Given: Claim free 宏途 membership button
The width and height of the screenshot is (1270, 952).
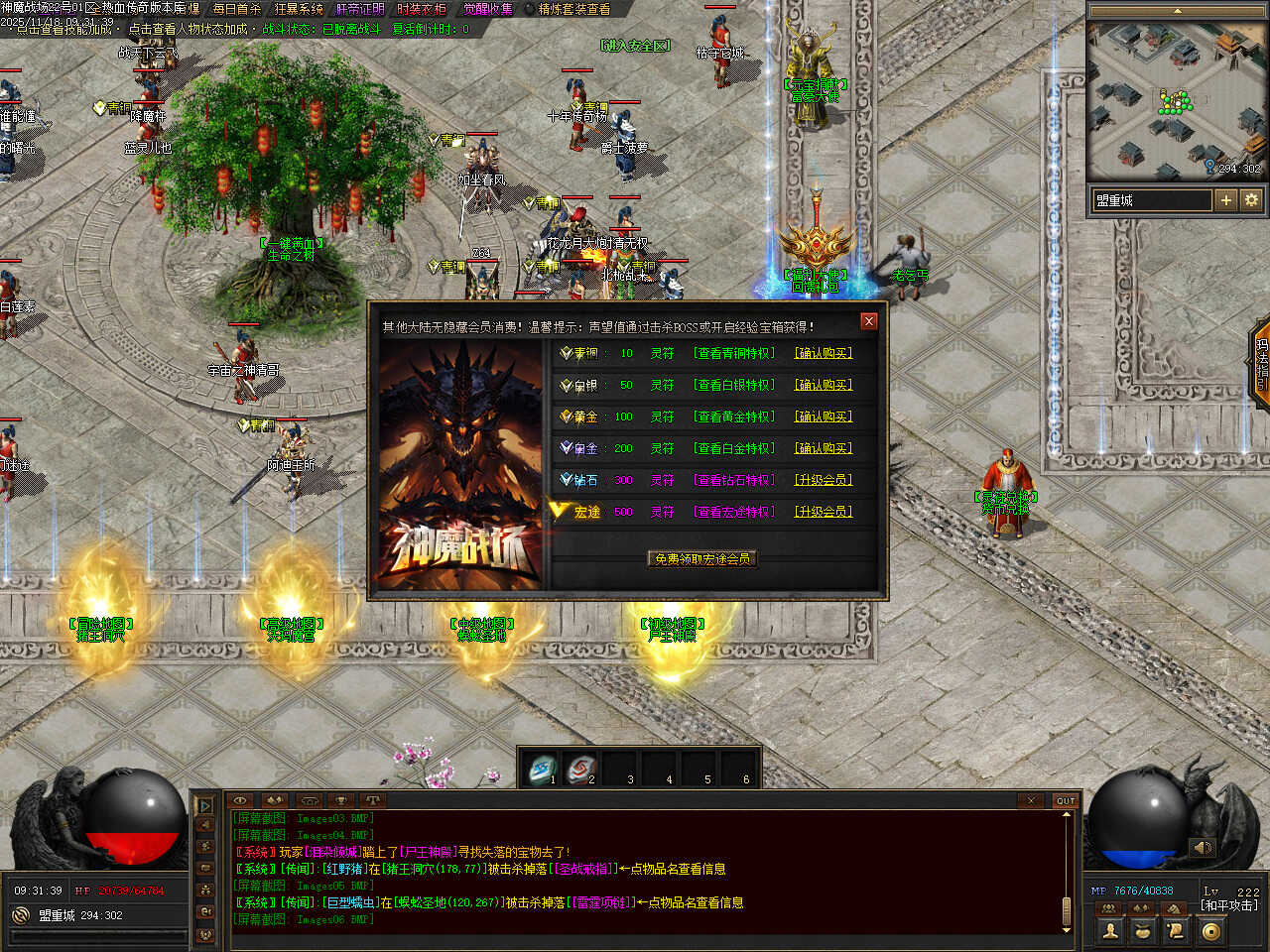Looking at the screenshot, I should 702,559.
